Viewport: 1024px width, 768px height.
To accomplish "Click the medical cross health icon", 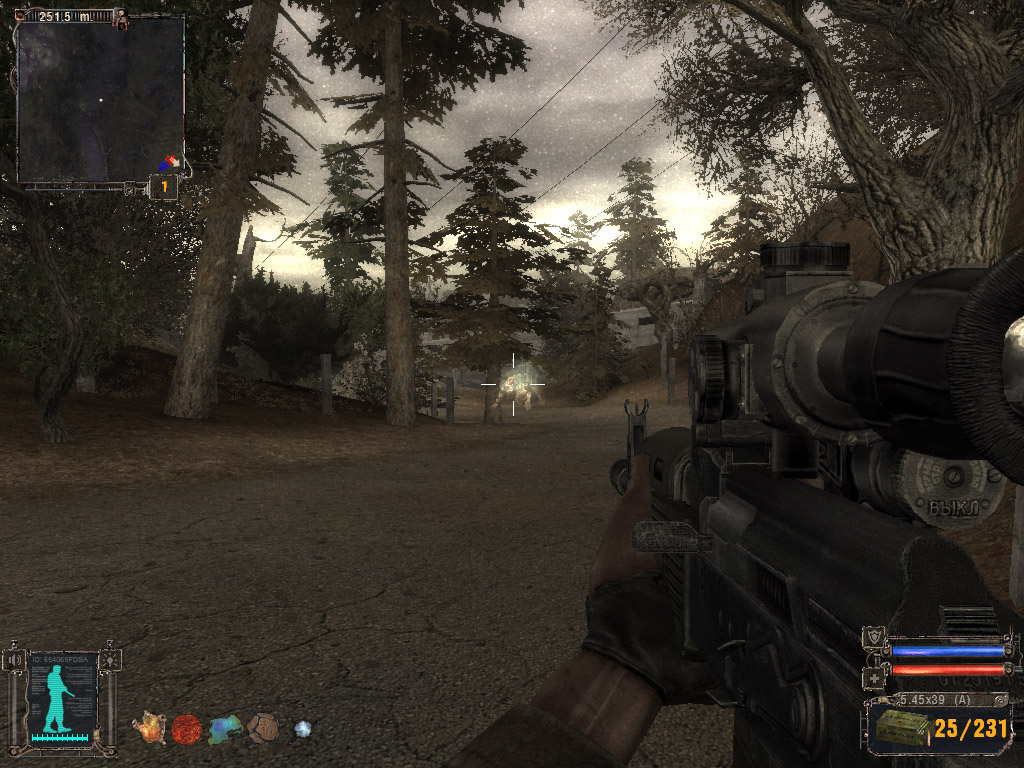I will coord(874,677).
